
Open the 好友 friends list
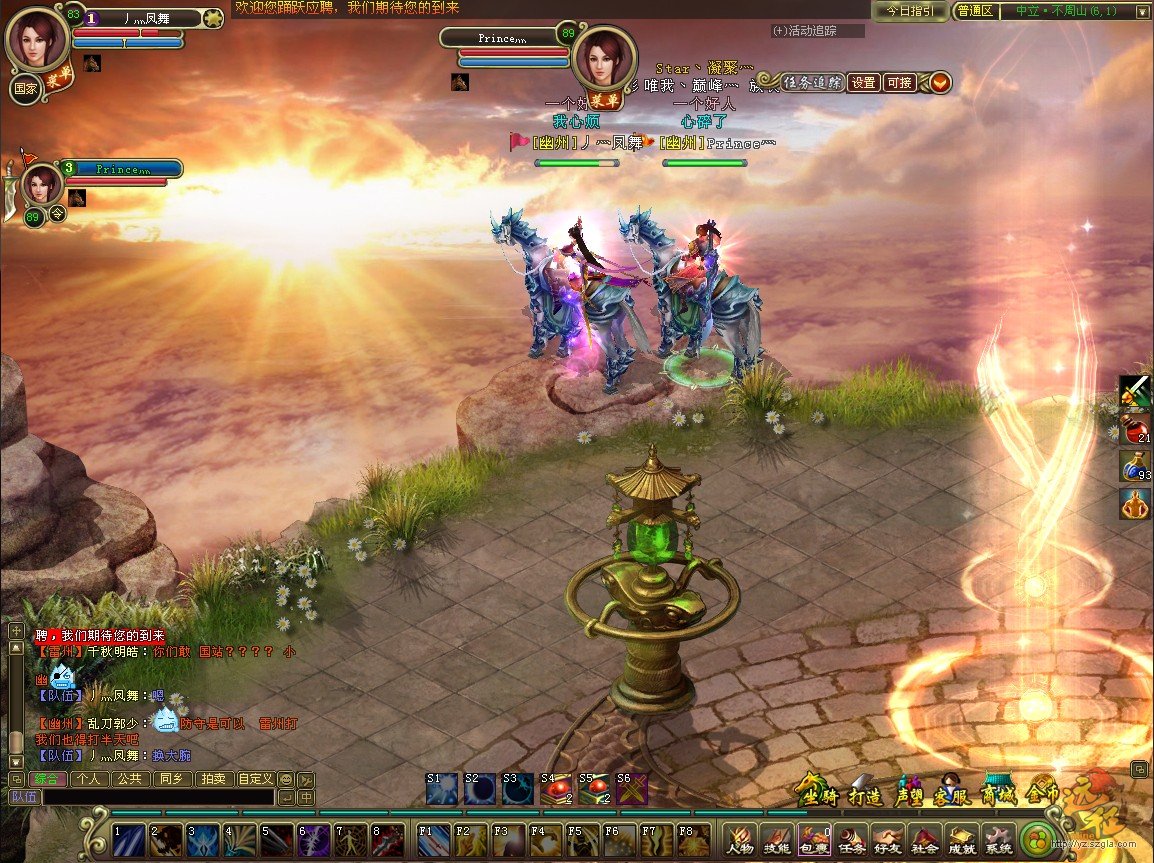(x=887, y=840)
